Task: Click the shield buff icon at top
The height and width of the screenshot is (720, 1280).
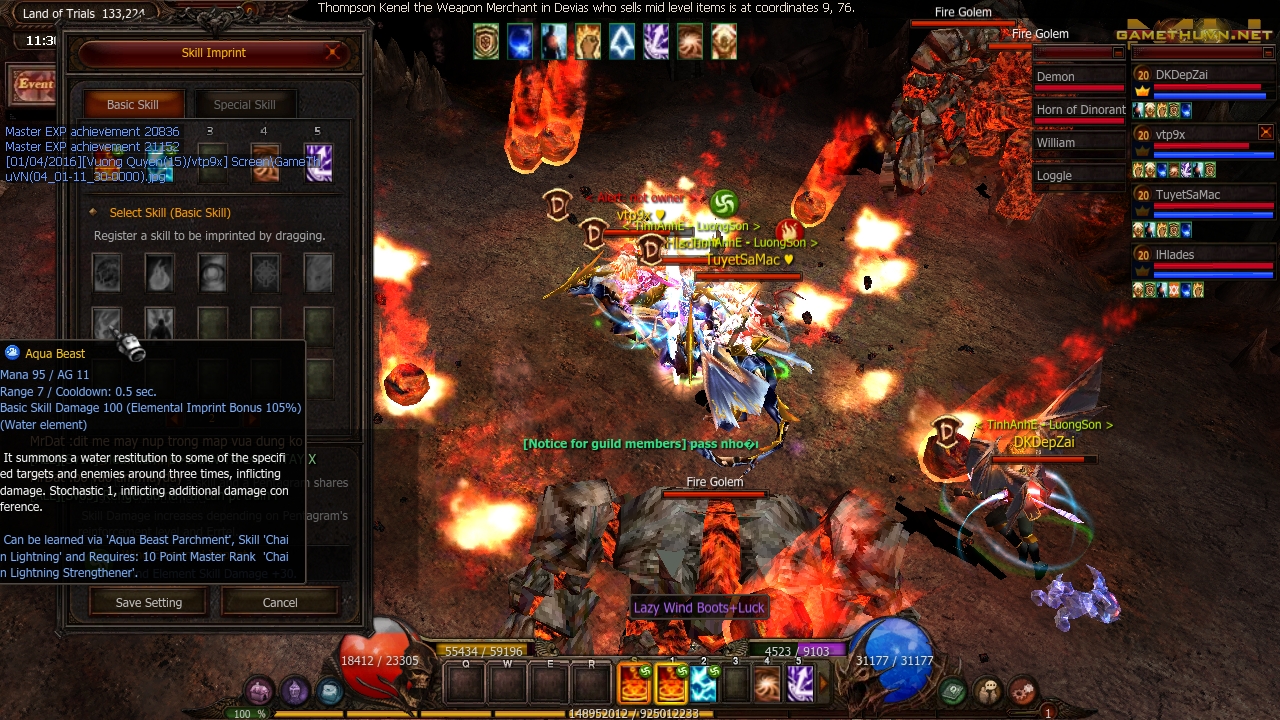Action: pos(486,41)
